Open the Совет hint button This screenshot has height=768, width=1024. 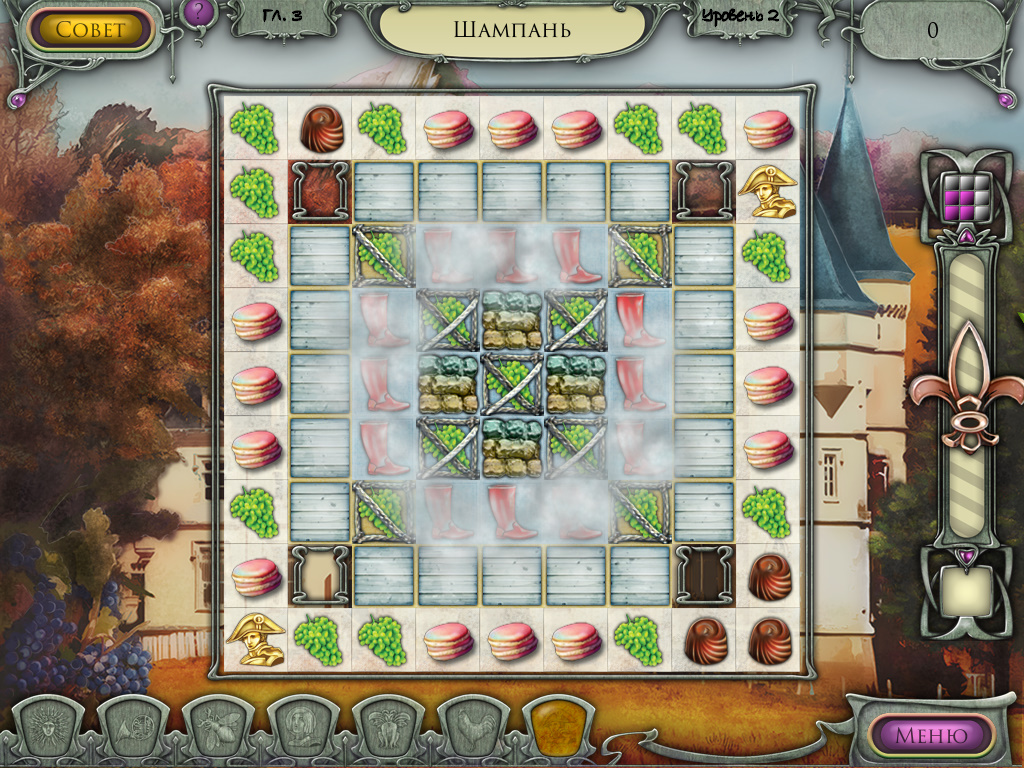[x=91, y=29]
